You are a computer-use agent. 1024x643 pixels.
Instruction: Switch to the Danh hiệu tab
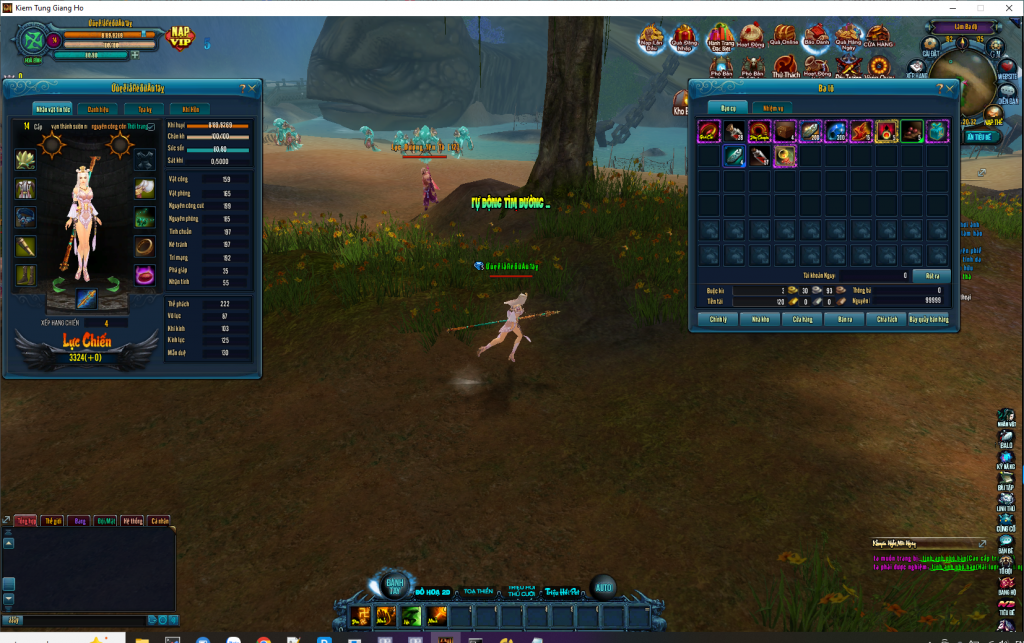click(98, 109)
